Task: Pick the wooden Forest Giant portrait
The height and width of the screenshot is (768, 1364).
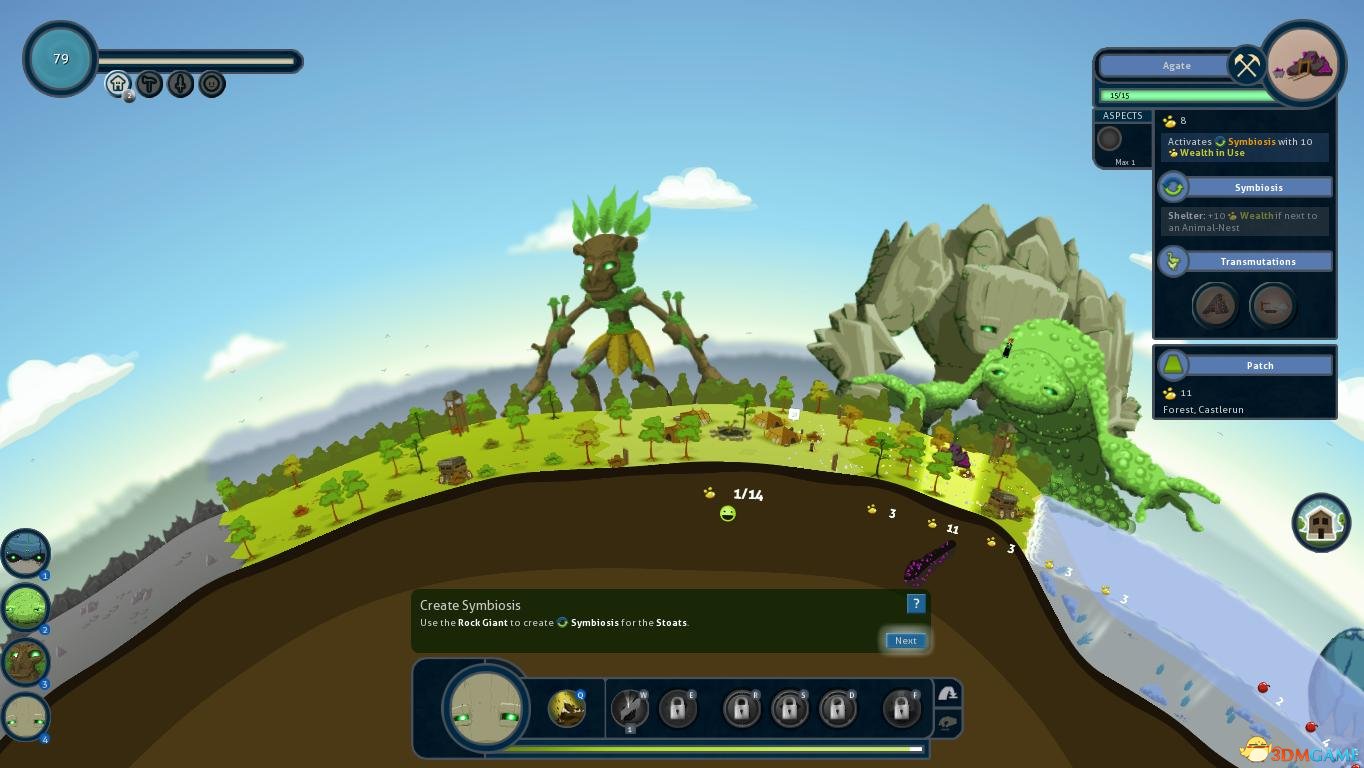Action: pyautogui.click(x=25, y=662)
